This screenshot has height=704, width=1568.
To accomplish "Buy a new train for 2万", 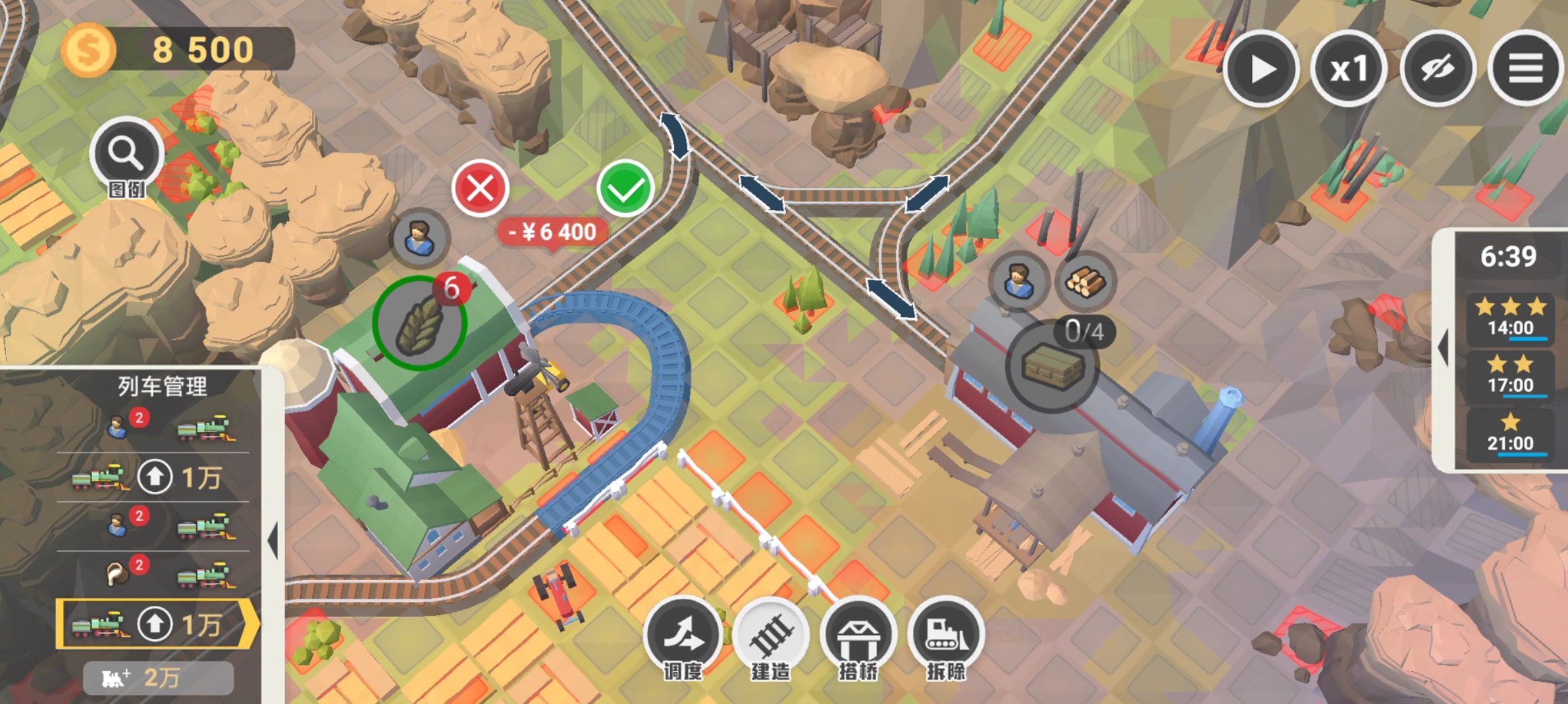I will click(x=158, y=678).
